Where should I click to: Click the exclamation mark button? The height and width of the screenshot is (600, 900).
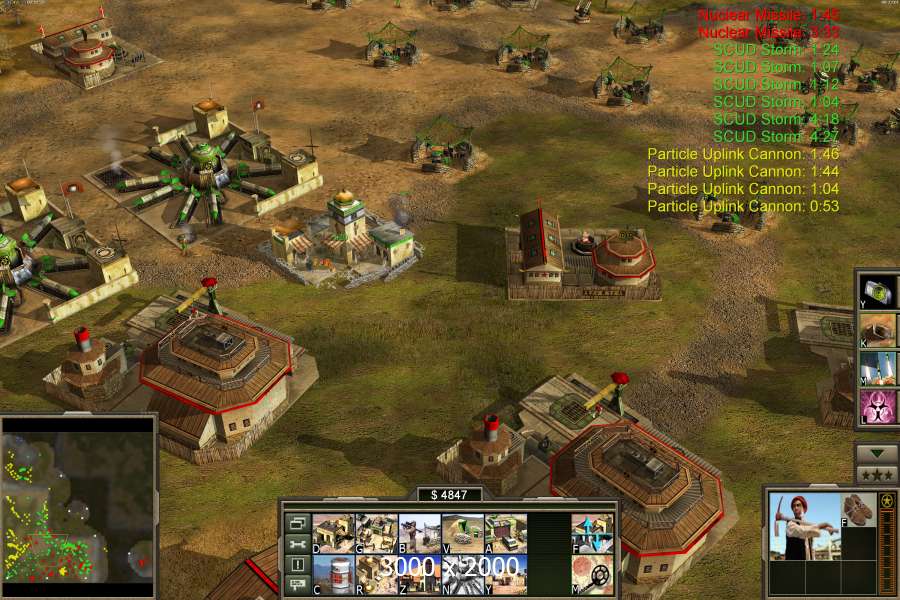click(297, 565)
